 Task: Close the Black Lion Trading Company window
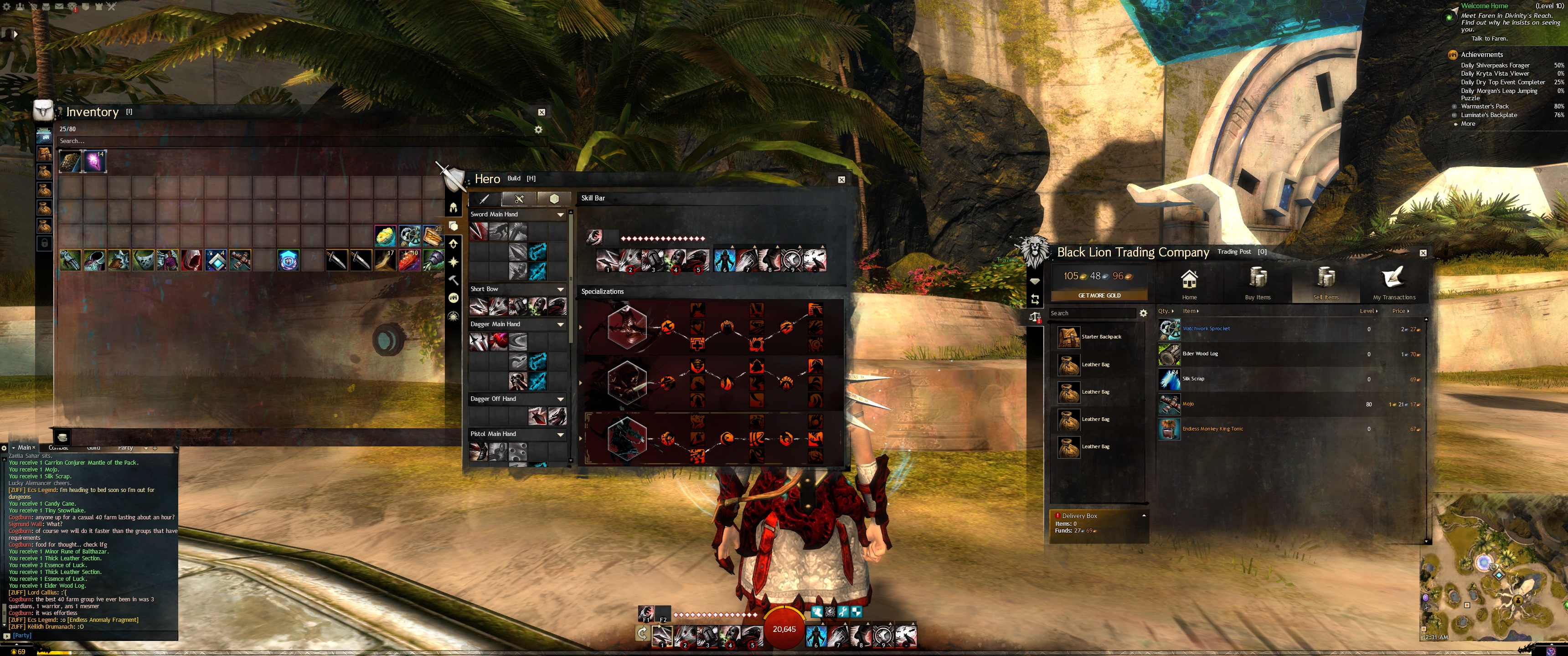pyautogui.click(x=1423, y=253)
